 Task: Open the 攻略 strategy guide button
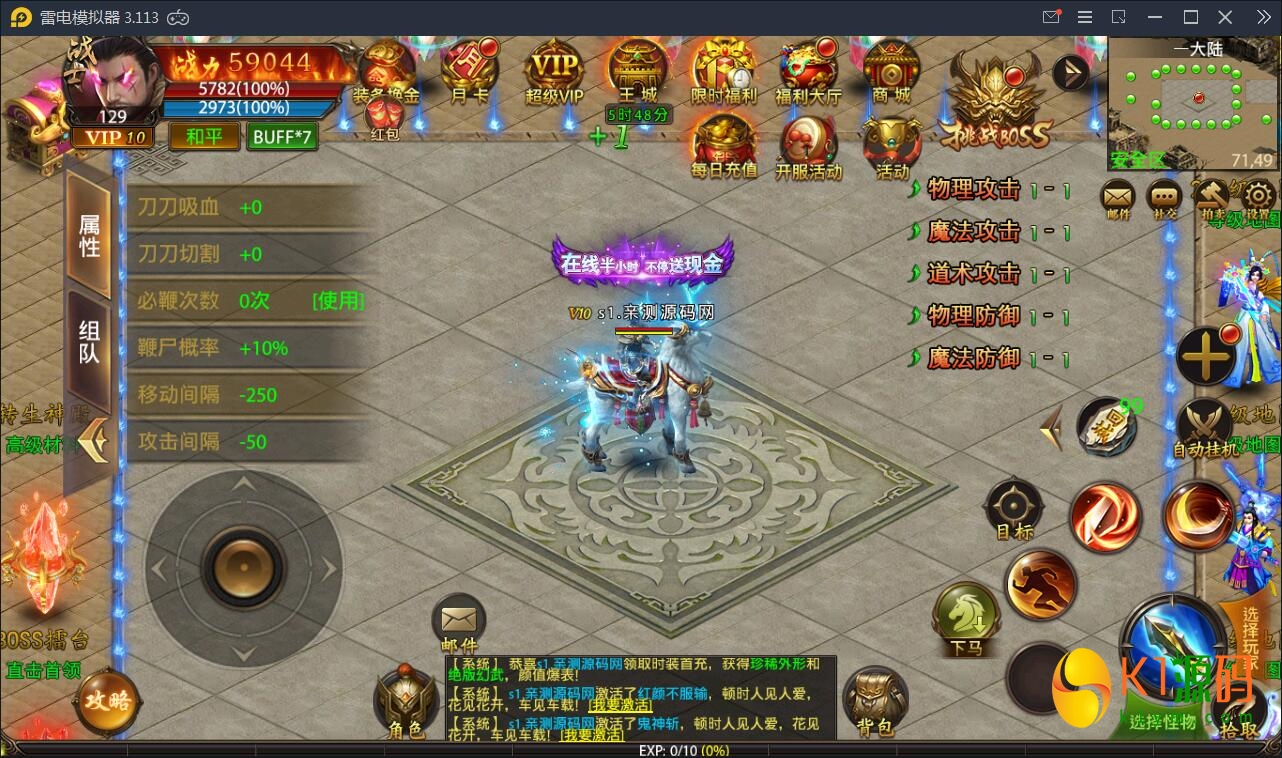pos(107,700)
